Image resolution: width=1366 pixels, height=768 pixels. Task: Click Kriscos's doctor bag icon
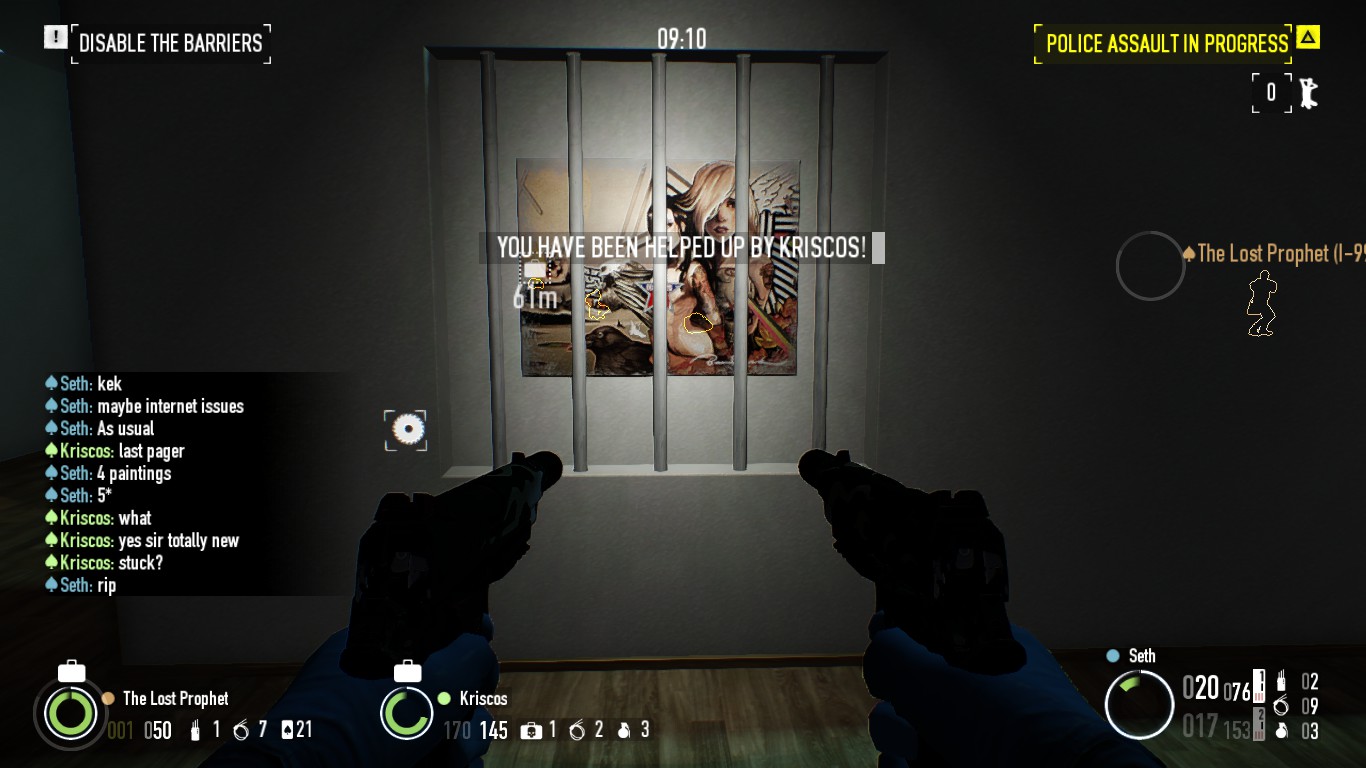pos(531,731)
